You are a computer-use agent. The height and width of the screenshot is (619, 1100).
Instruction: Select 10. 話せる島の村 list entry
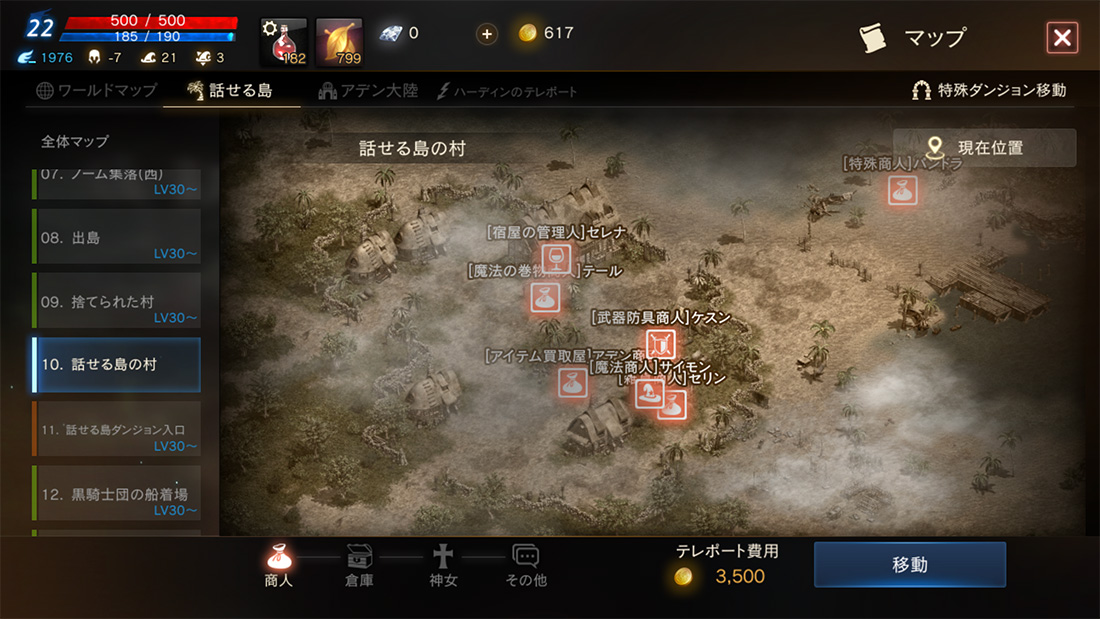coord(116,365)
